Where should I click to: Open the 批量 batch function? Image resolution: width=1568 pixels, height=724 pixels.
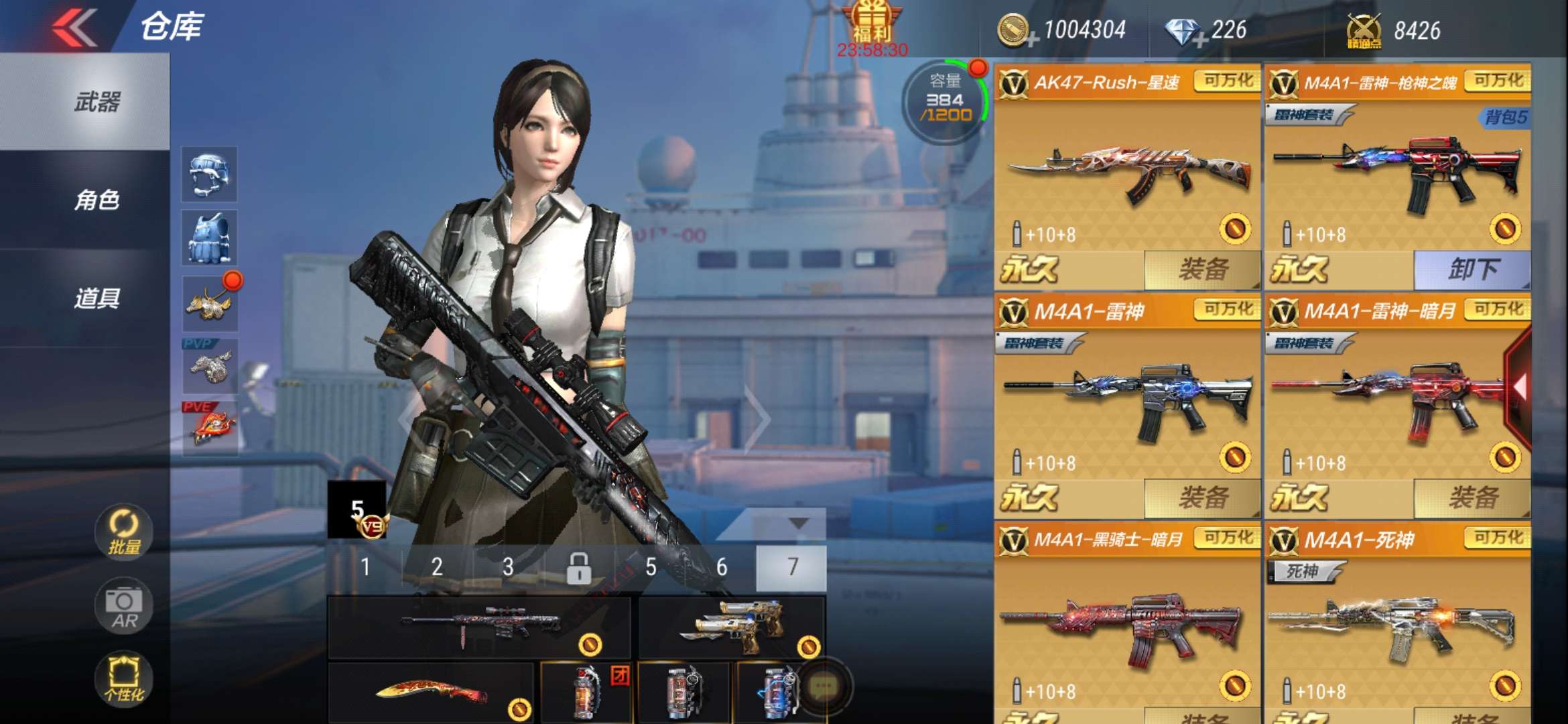(x=124, y=533)
